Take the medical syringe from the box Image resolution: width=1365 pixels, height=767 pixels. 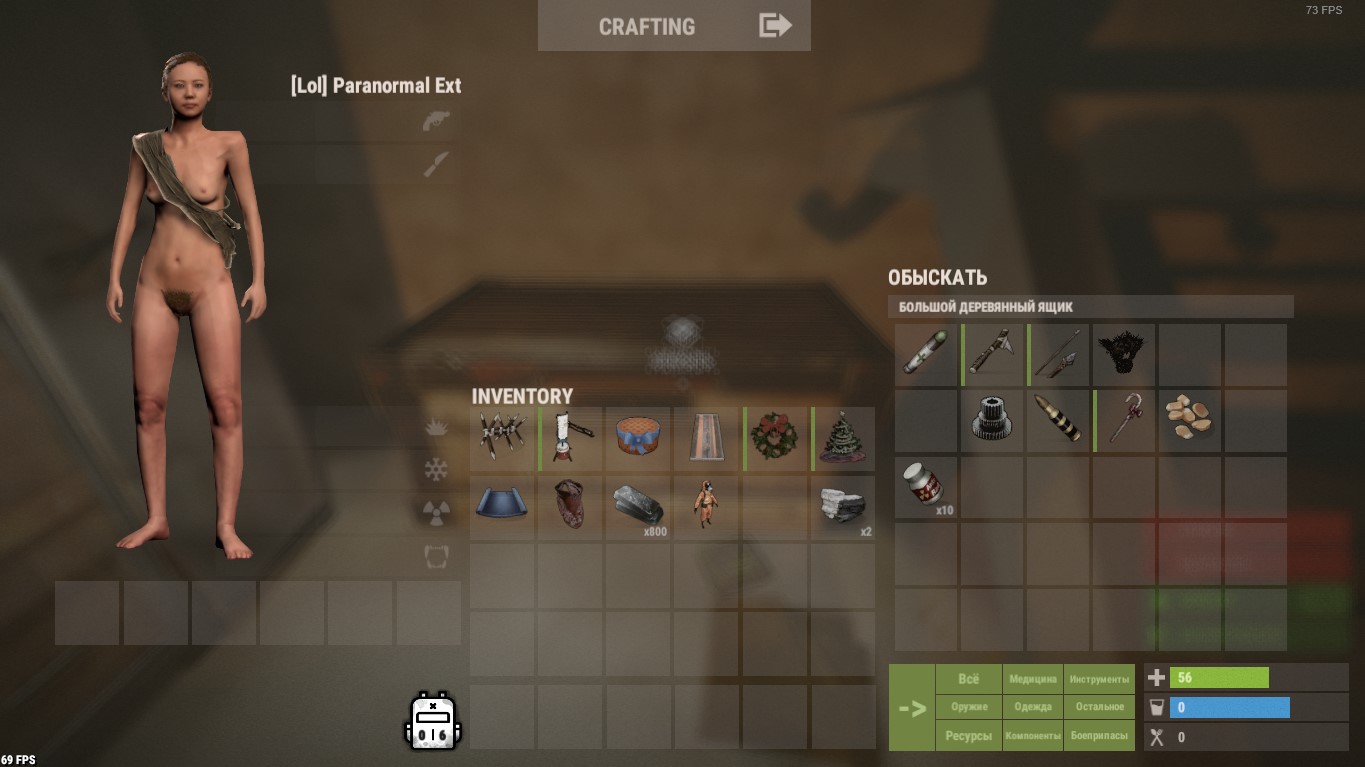pyautogui.click(x=925, y=354)
